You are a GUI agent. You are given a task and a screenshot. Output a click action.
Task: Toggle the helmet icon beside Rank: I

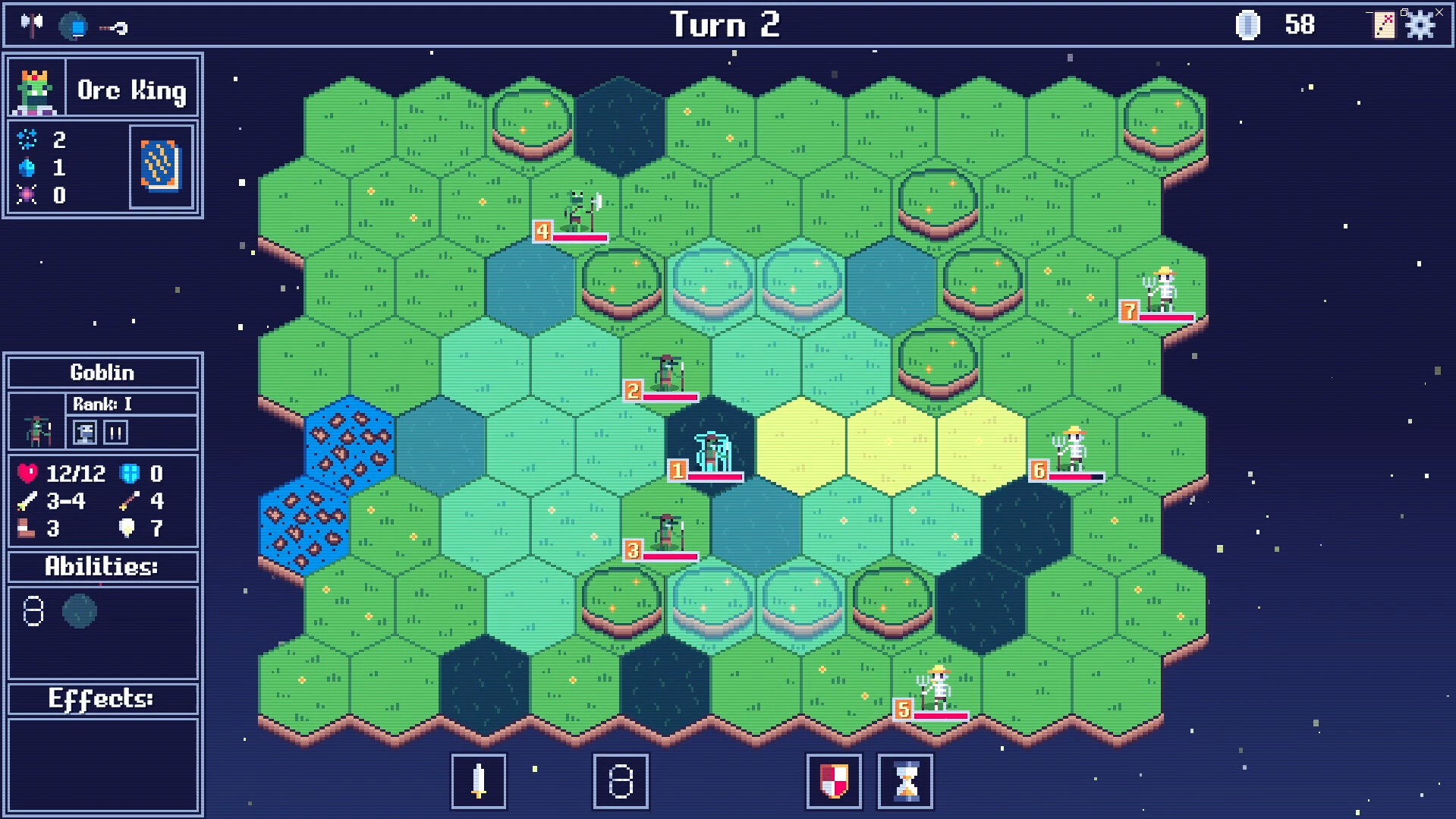(85, 433)
